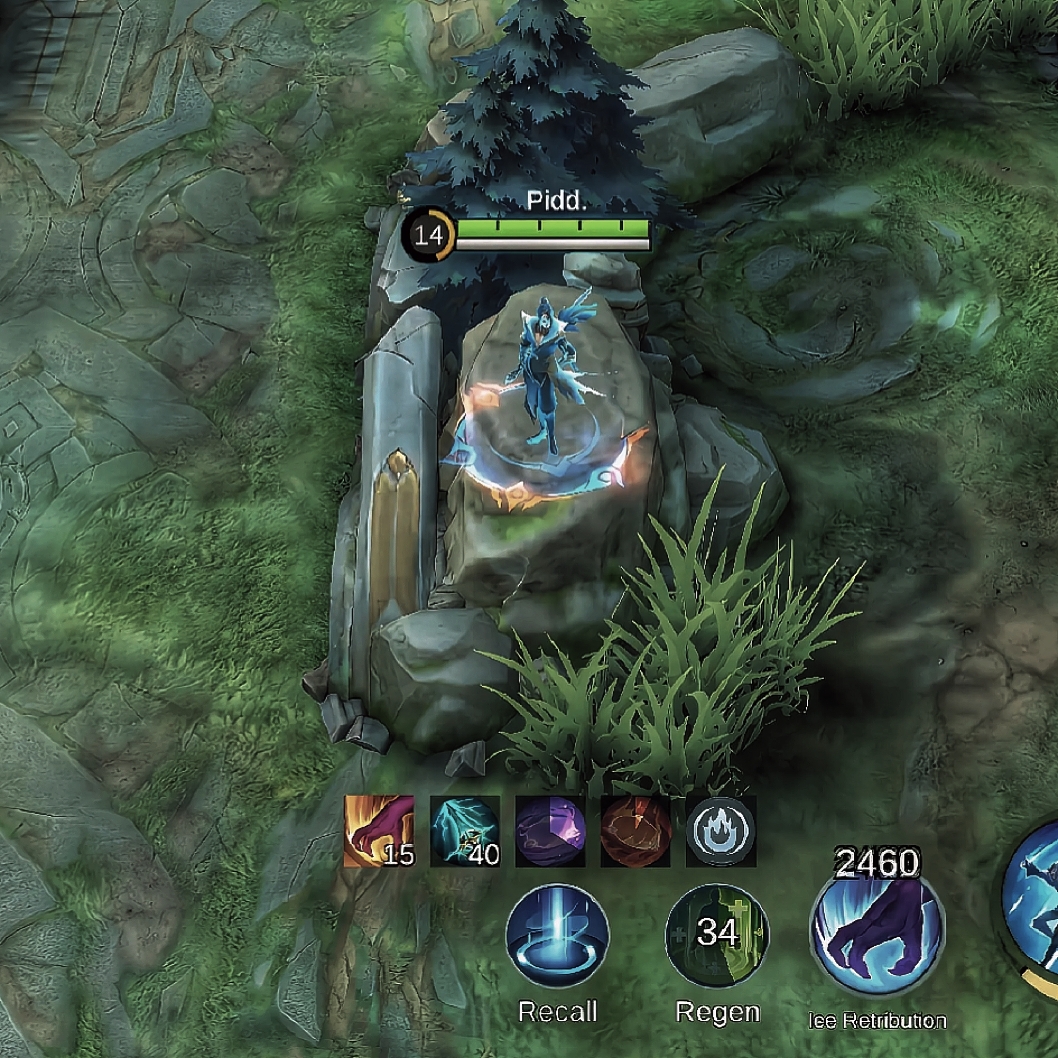Use the Regen skill

pos(717,936)
